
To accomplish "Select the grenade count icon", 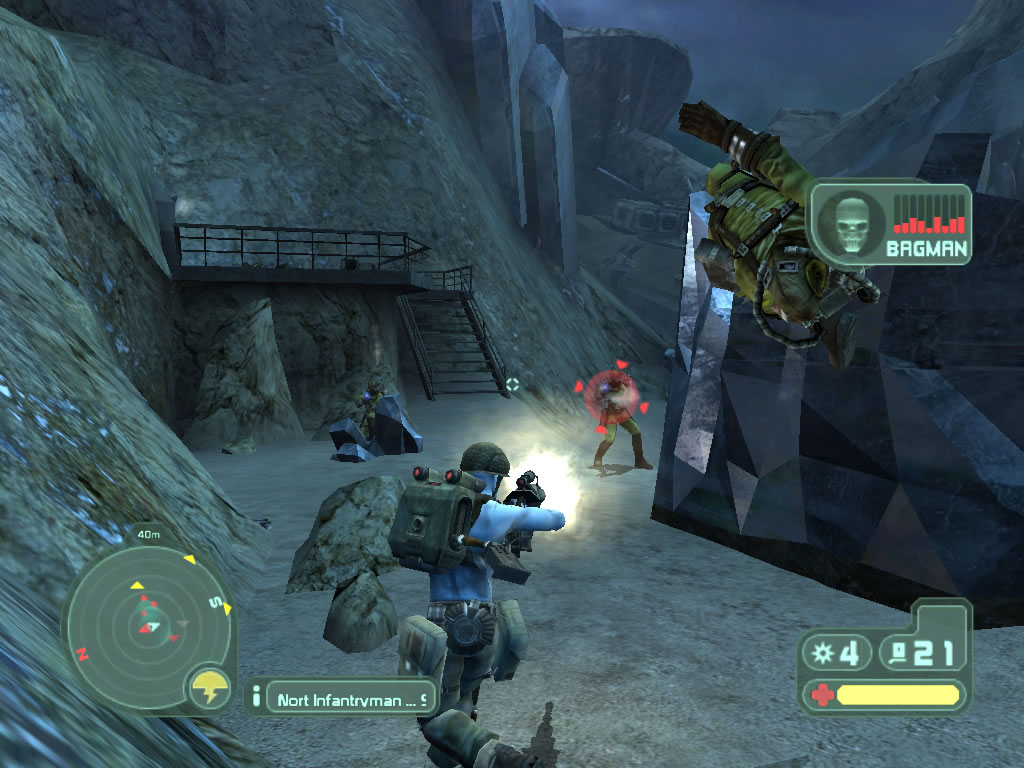I will click(x=824, y=653).
